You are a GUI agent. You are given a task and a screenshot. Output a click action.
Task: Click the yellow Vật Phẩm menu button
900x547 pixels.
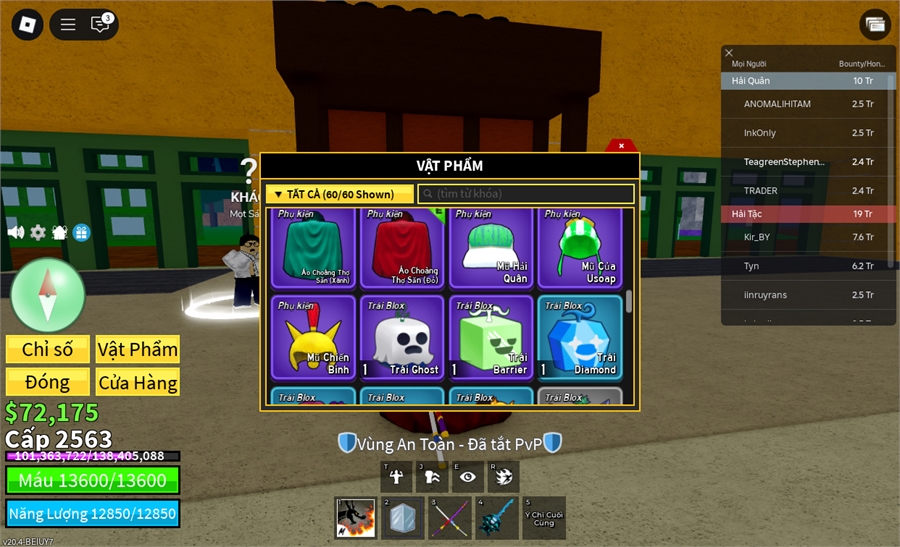(137, 349)
